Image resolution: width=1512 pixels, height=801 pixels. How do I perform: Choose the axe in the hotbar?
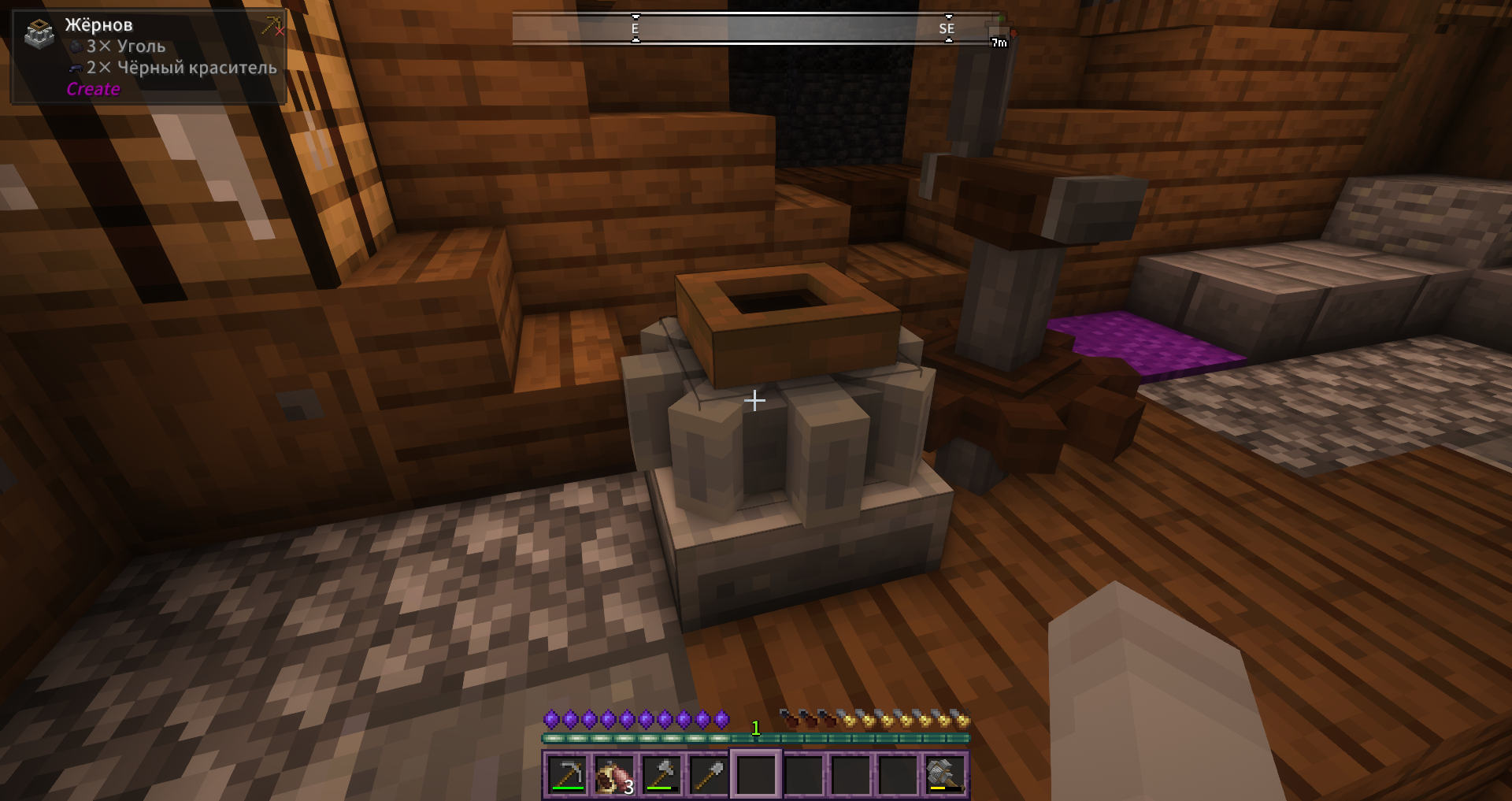[x=661, y=774]
